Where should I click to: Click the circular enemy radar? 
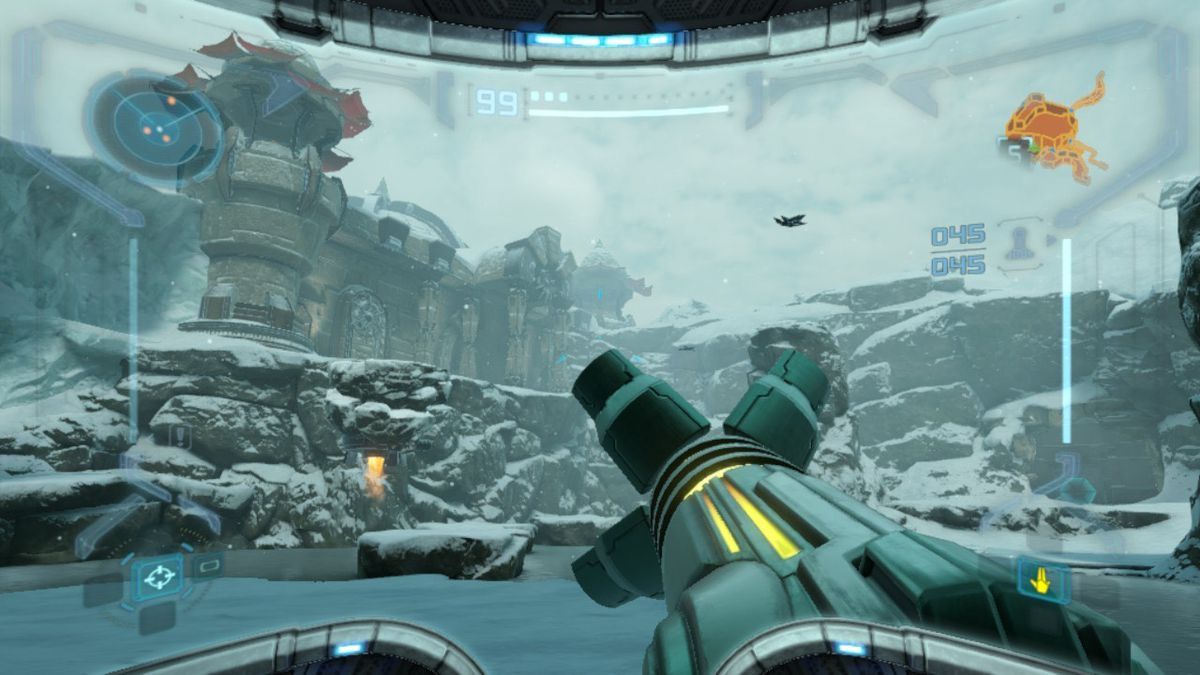152,126
